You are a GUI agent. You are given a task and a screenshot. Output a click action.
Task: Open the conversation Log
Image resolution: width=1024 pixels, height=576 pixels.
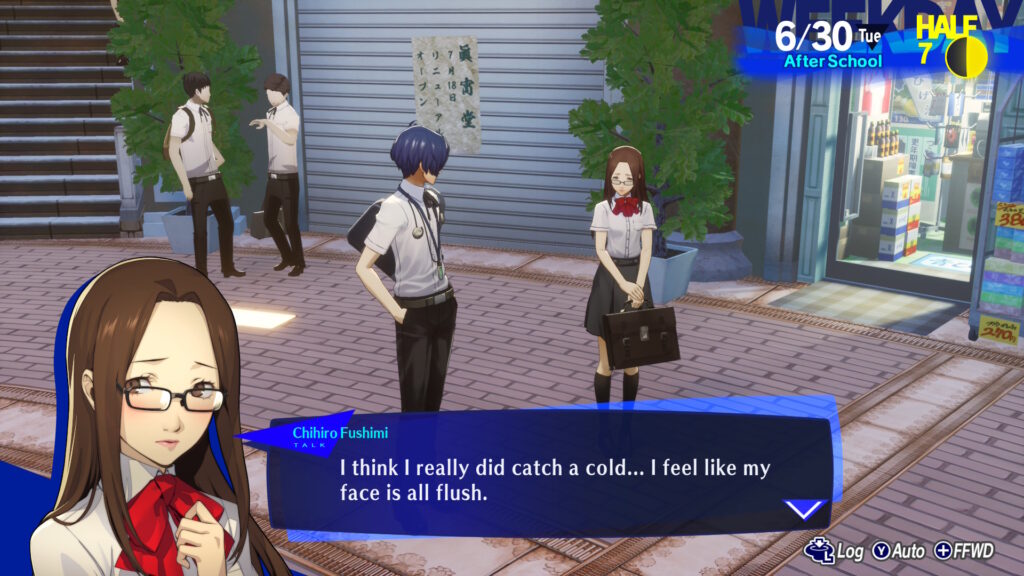(x=837, y=551)
